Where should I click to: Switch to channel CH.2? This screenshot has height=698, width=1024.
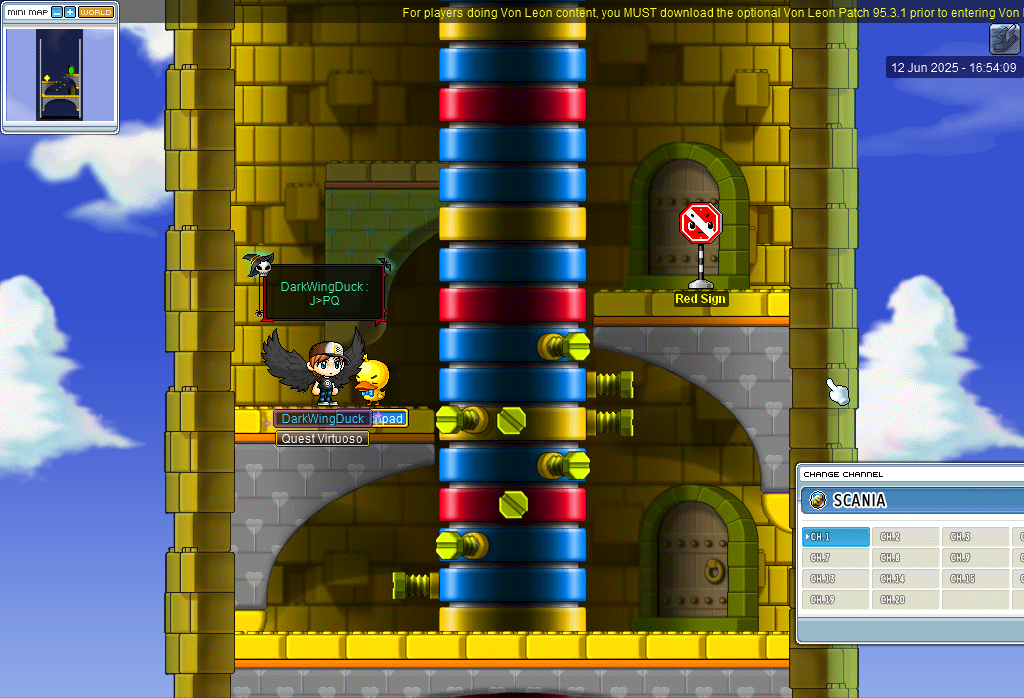(x=905, y=537)
